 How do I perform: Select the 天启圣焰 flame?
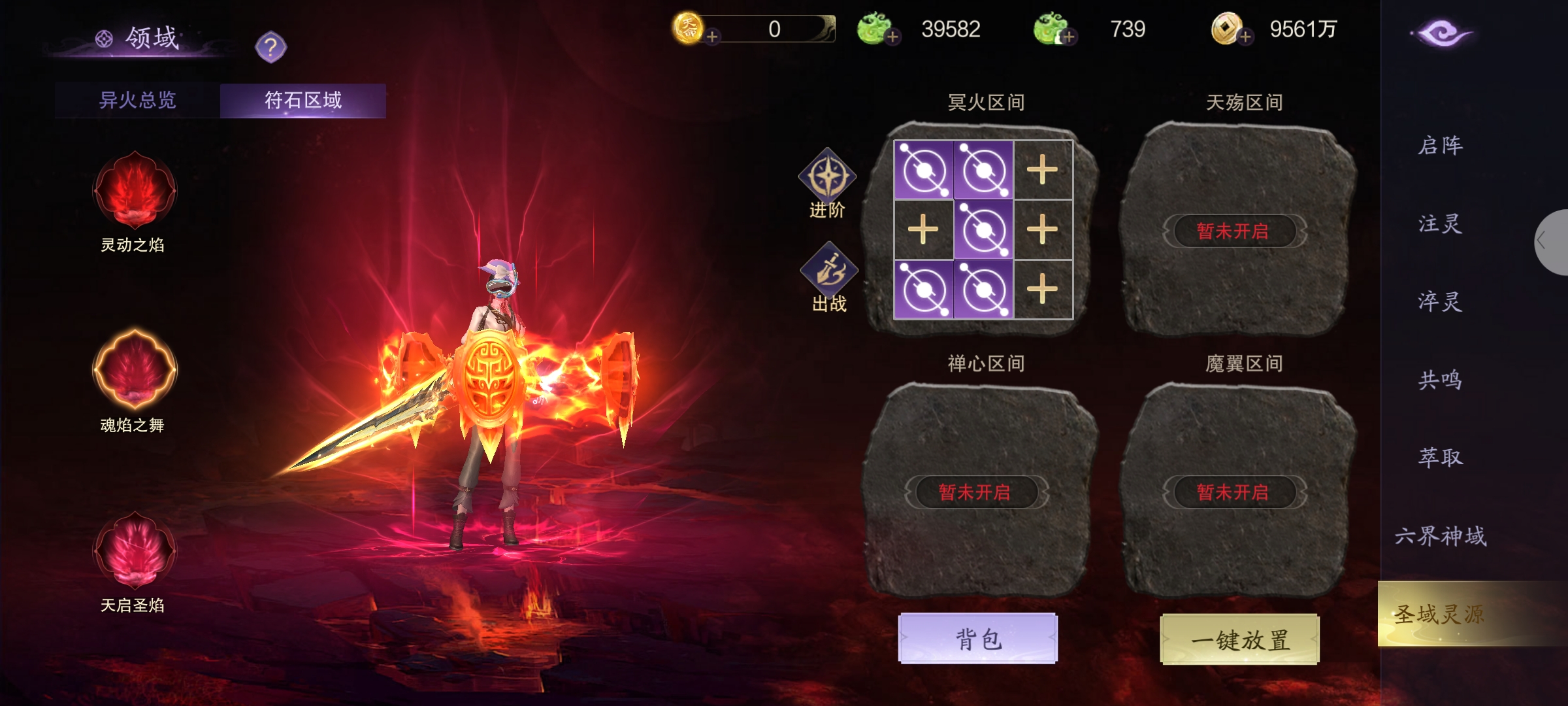pos(135,550)
